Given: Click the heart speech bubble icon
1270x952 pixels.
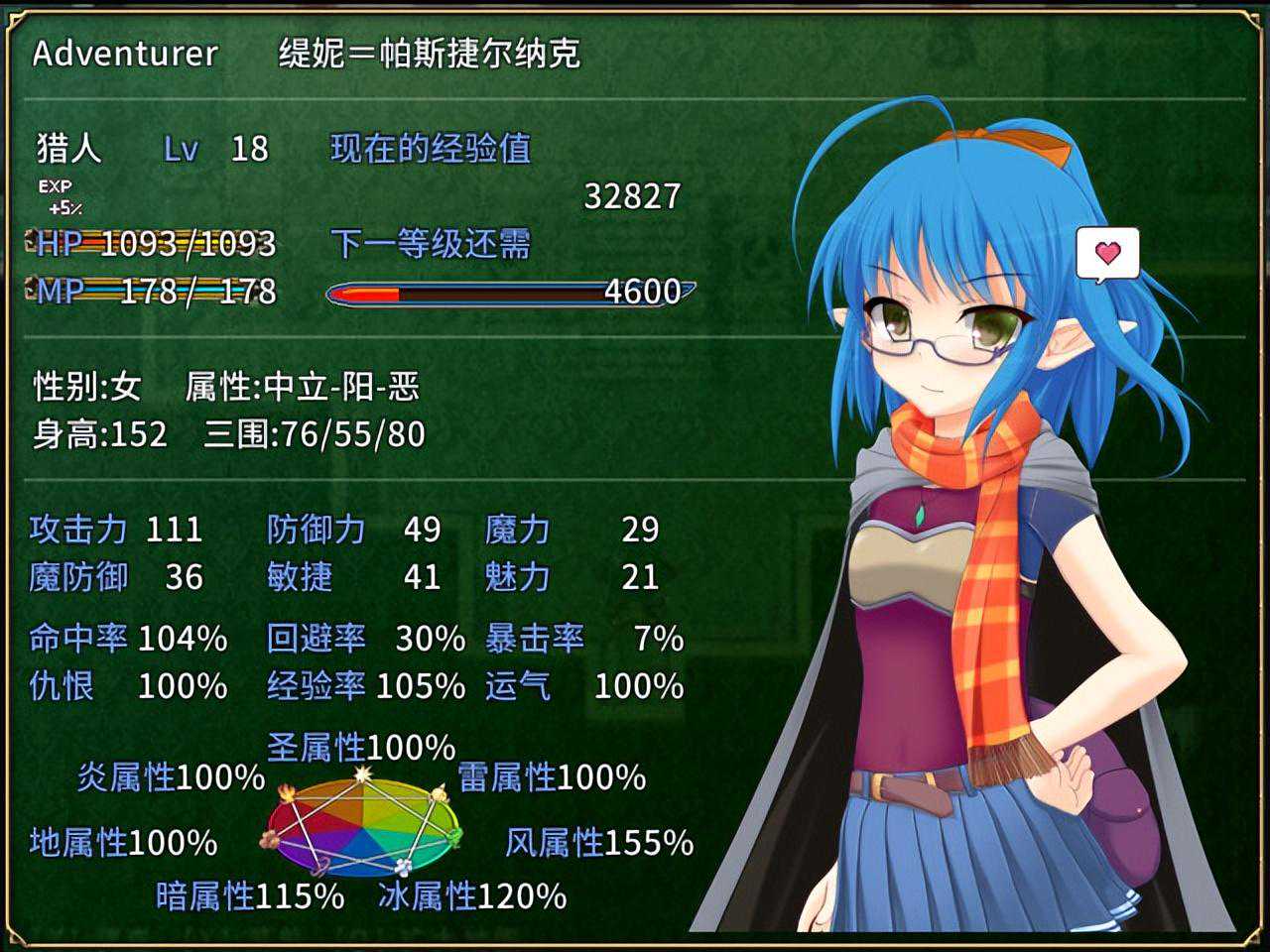Looking at the screenshot, I should (x=1107, y=254).
